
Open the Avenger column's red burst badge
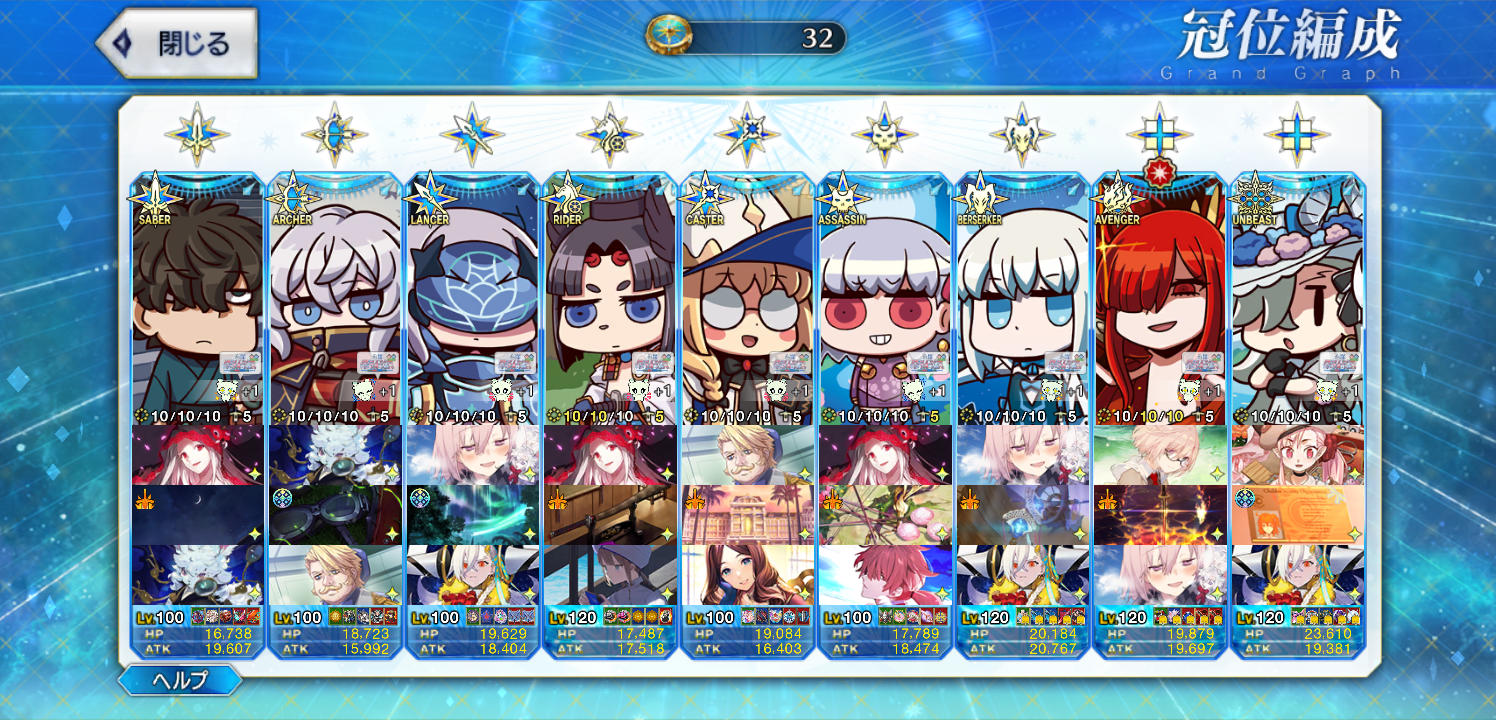tap(1160, 171)
